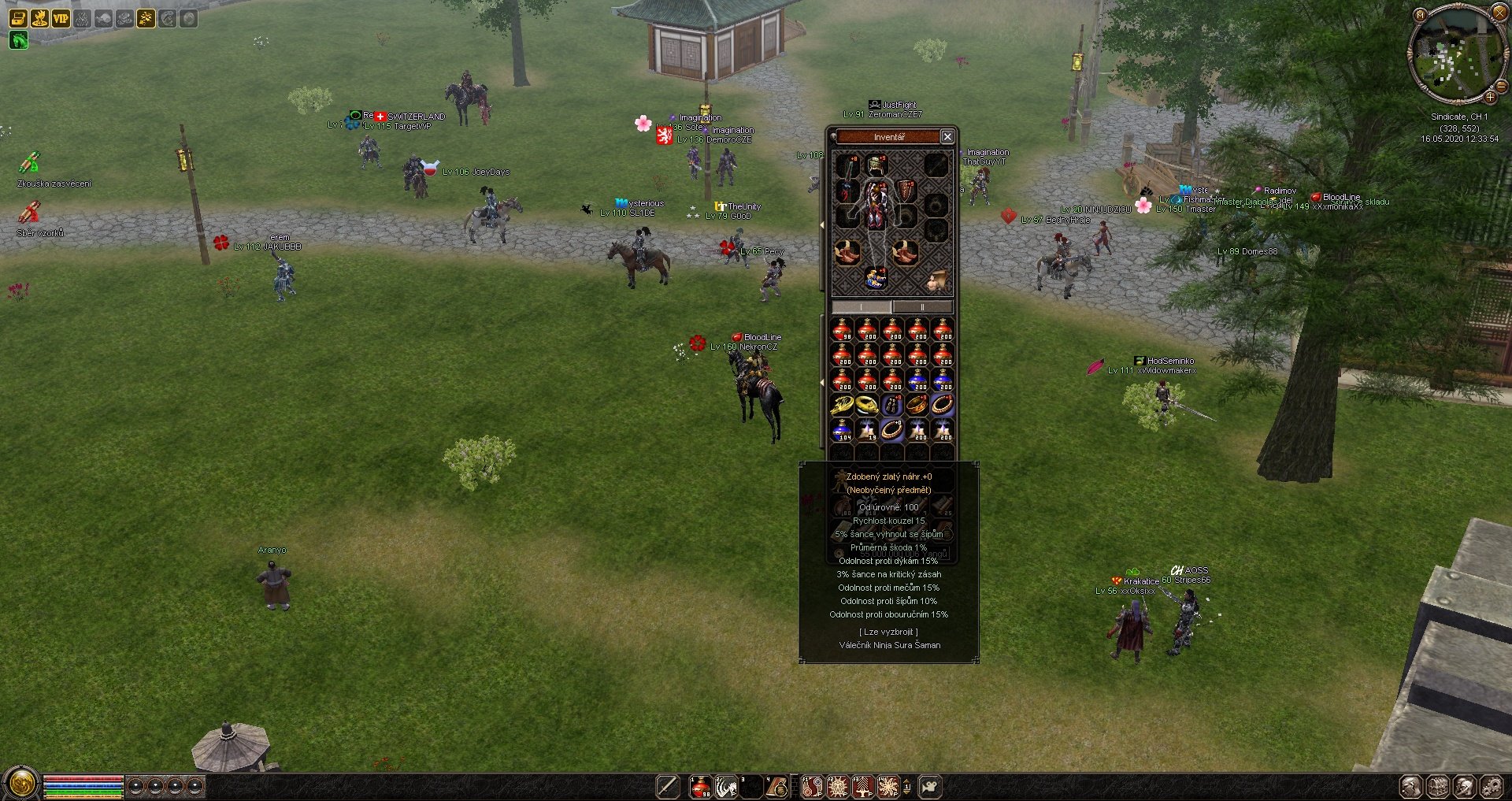Click the sword attack button
Screen dimensions: 1512x801
(x=668, y=786)
